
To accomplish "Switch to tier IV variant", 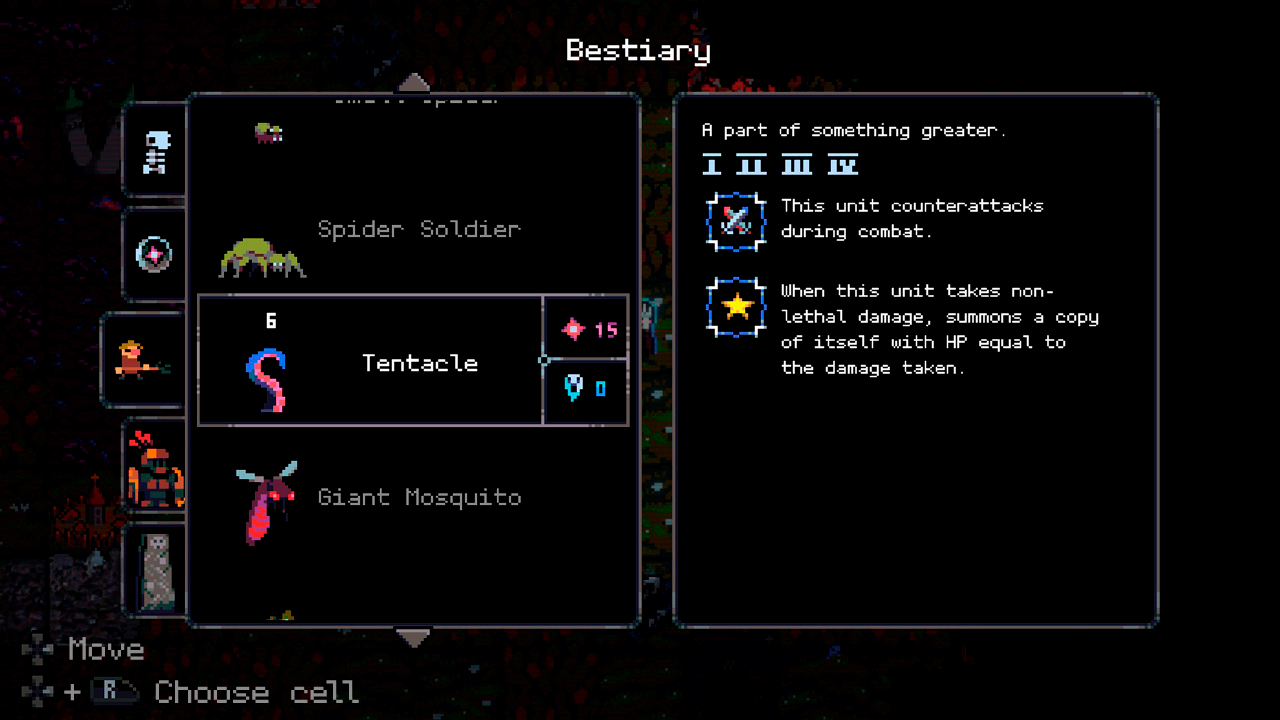I will click(x=843, y=165).
